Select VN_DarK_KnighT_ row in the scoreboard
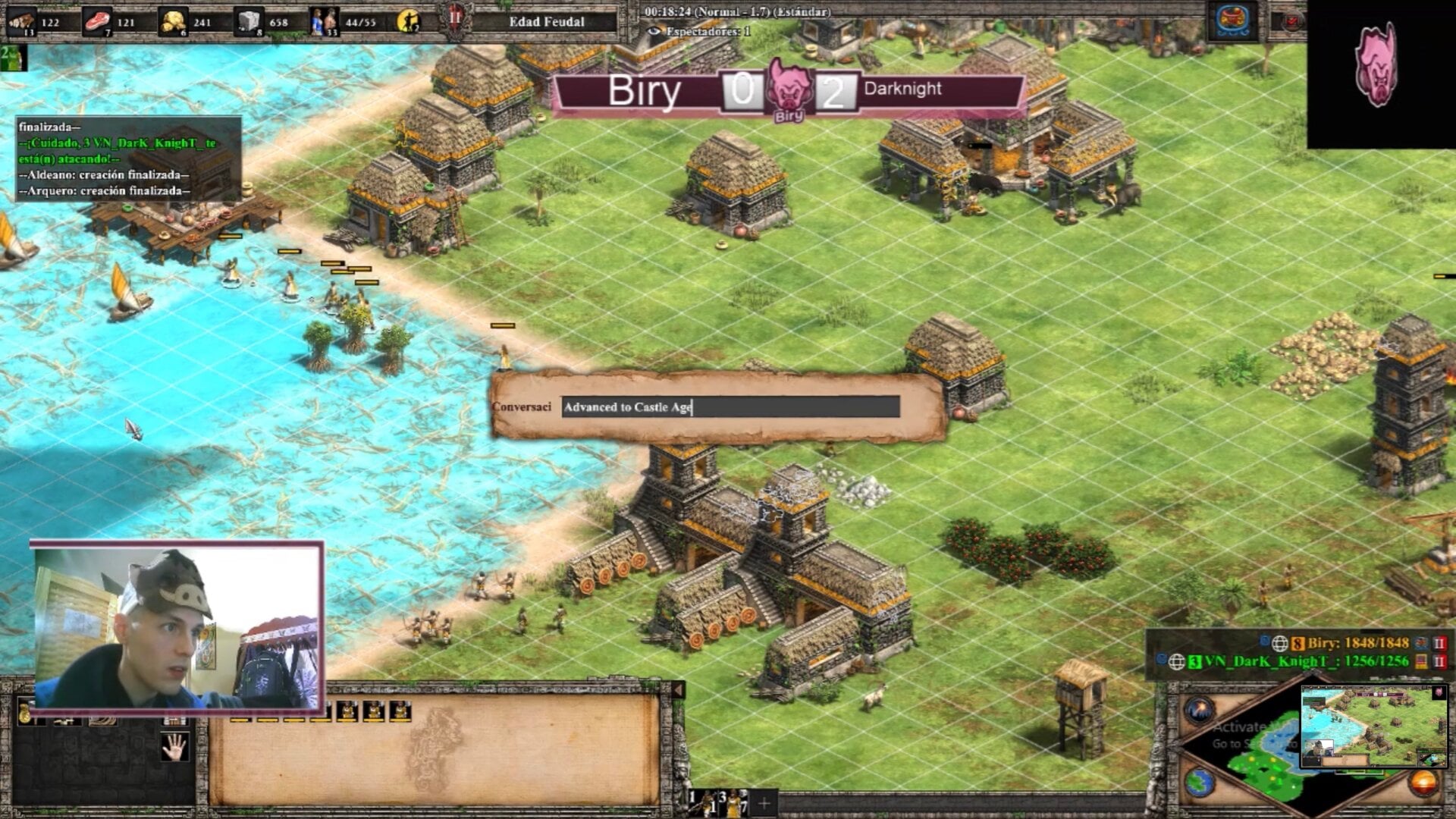 coord(1304,661)
